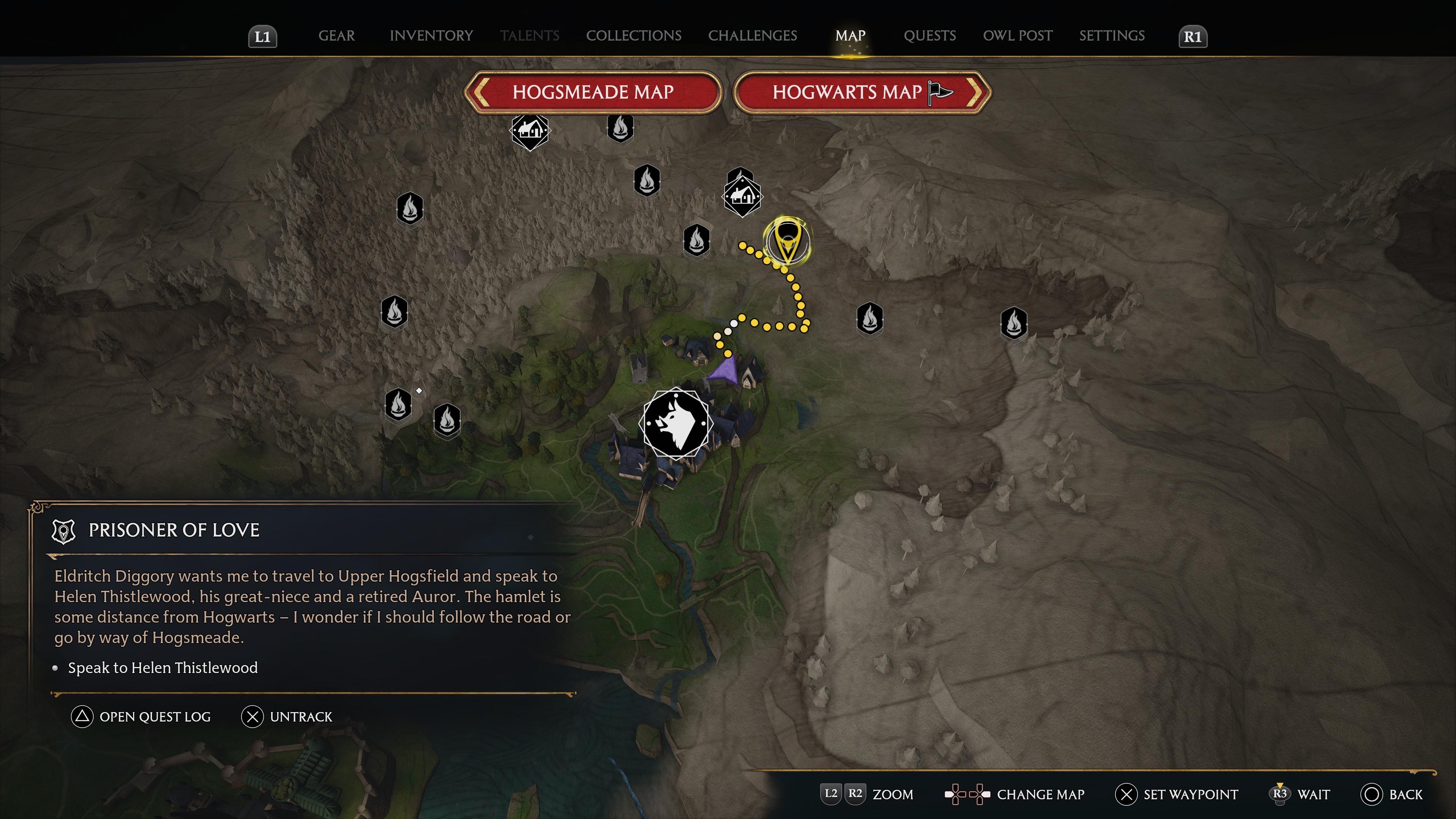The width and height of the screenshot is (1456, 819).
Task: Open the Collections tab
Action: click(633, 36)
